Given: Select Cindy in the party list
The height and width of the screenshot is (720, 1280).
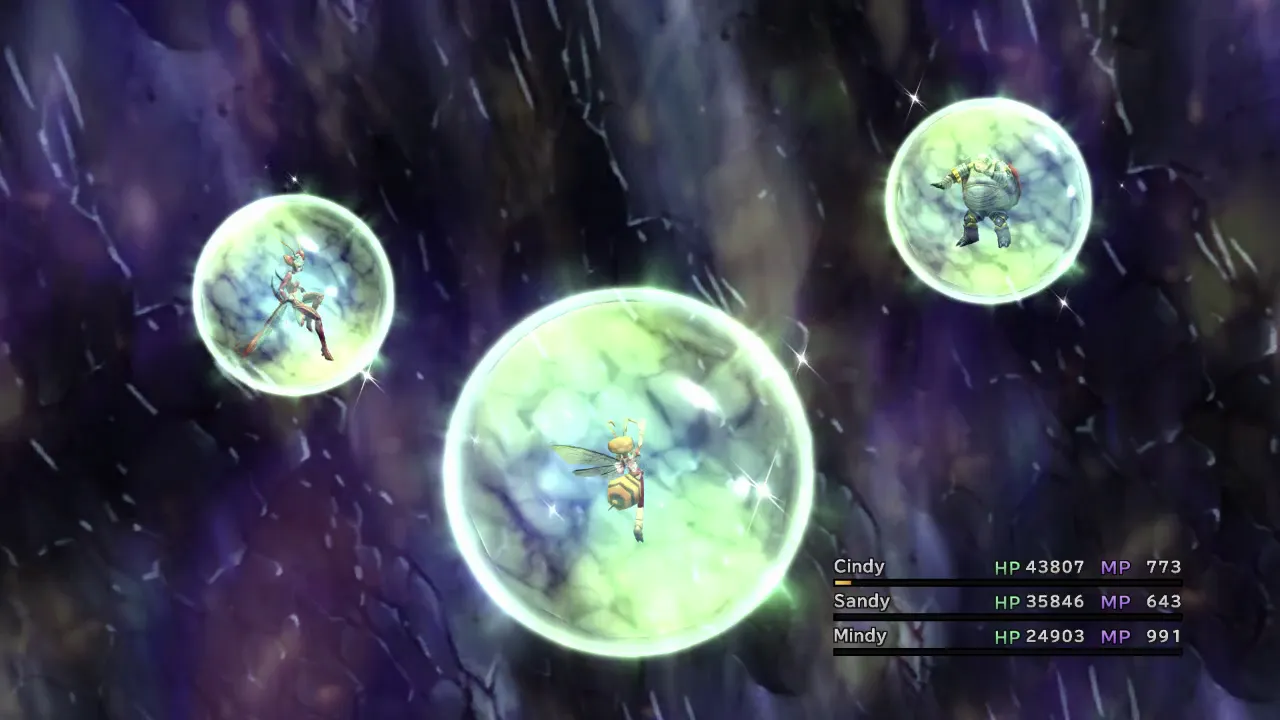Looking at the screenshot, I should click(x=859, y=567).
